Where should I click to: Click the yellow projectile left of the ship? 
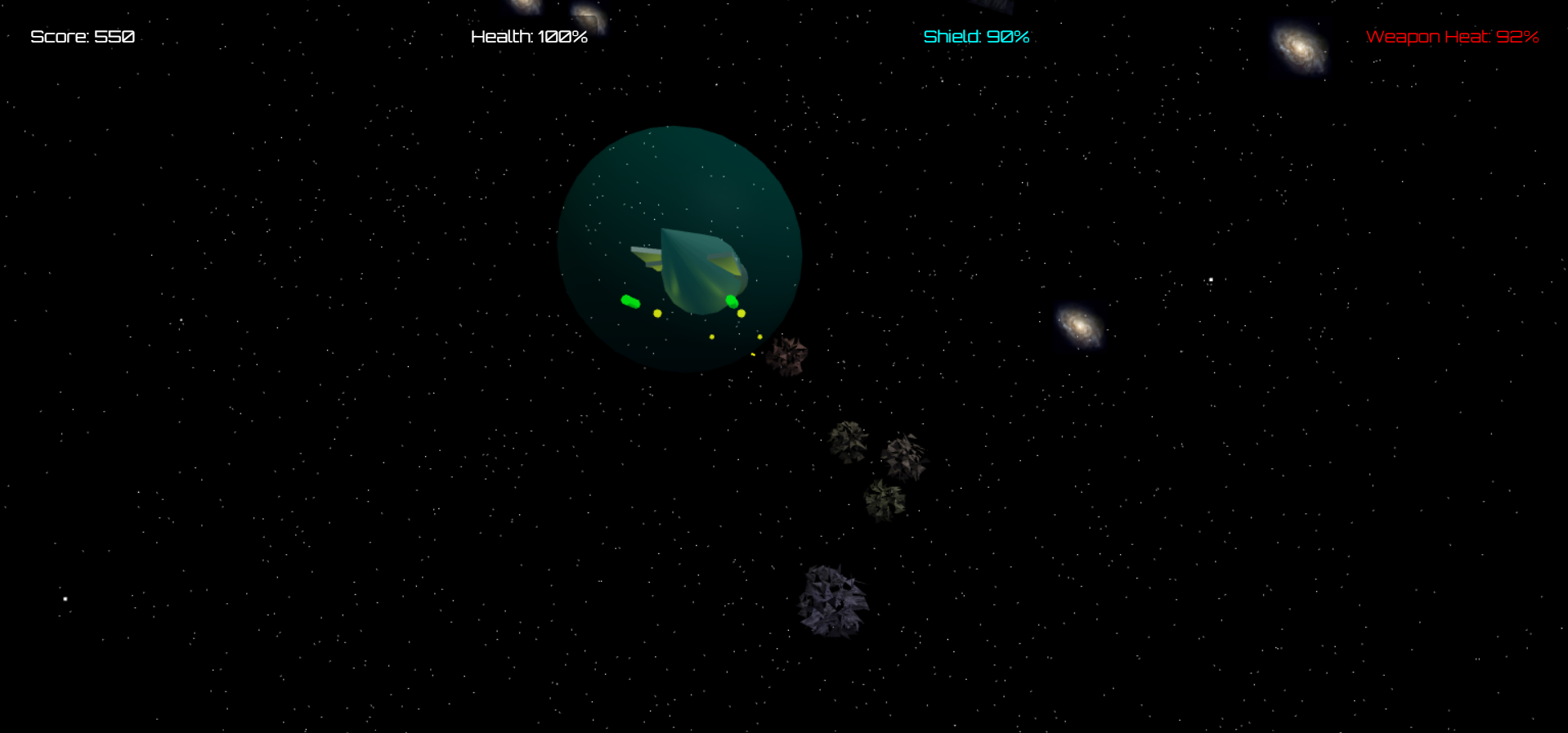656,313
